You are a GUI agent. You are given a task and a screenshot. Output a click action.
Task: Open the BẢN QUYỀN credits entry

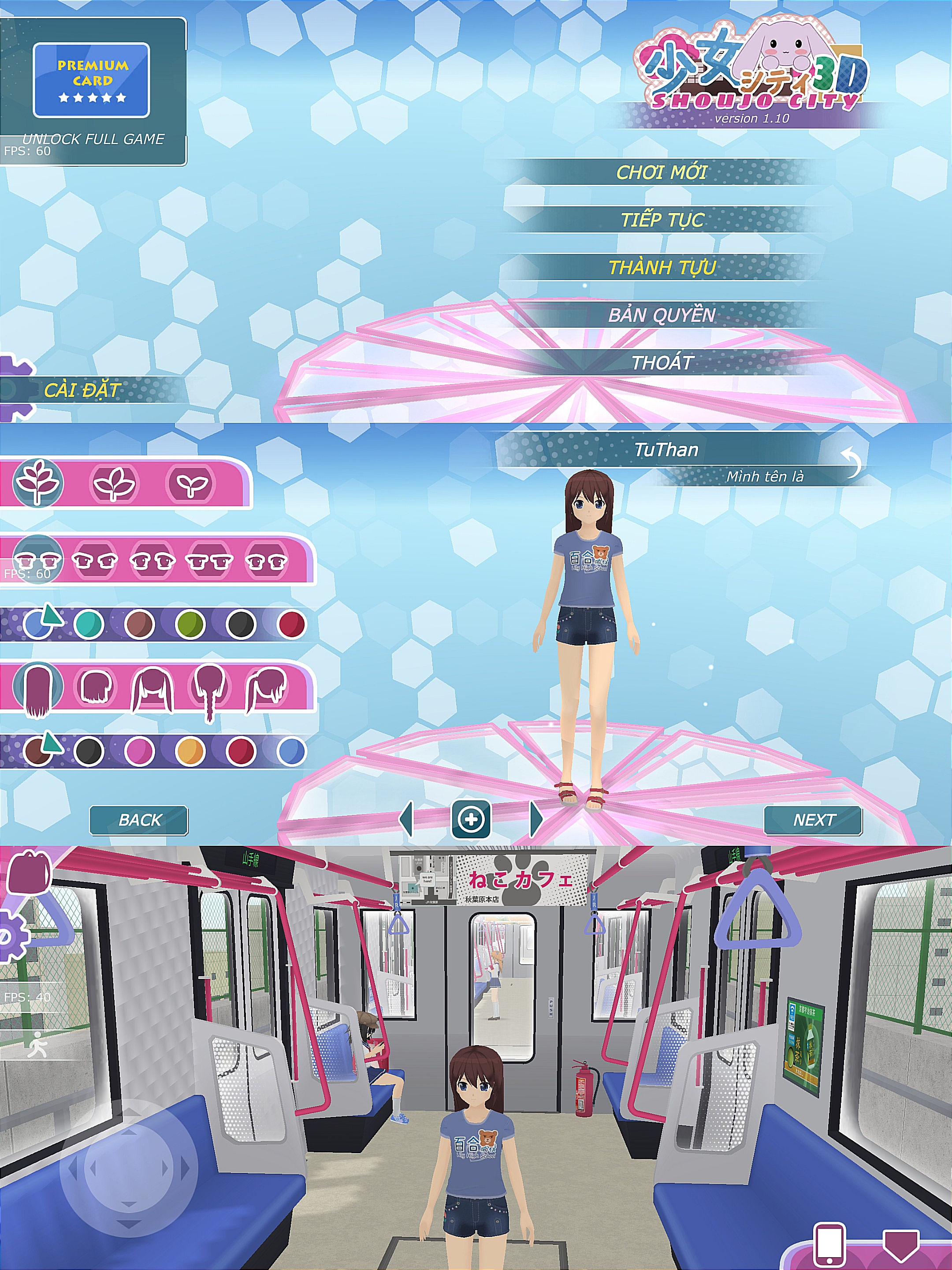tap(662, 315)
